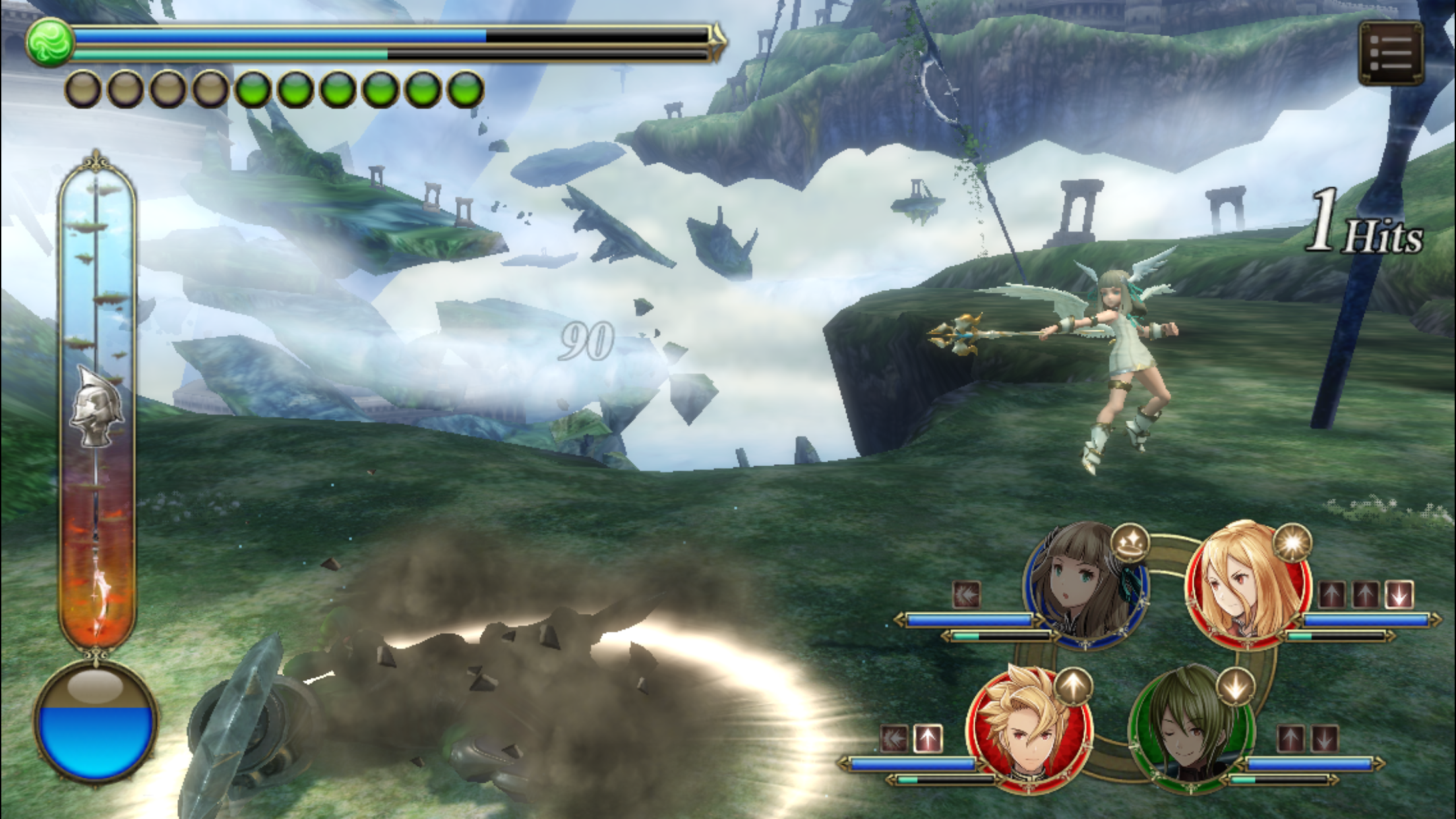
Task: Open the menu list button
Action: click(1391, 53)
